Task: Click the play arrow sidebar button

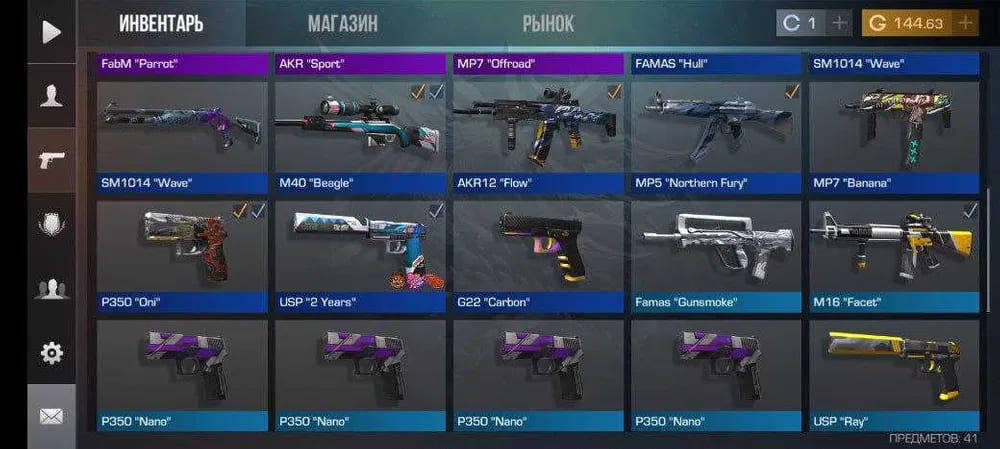Action: (x=51, y=32)
